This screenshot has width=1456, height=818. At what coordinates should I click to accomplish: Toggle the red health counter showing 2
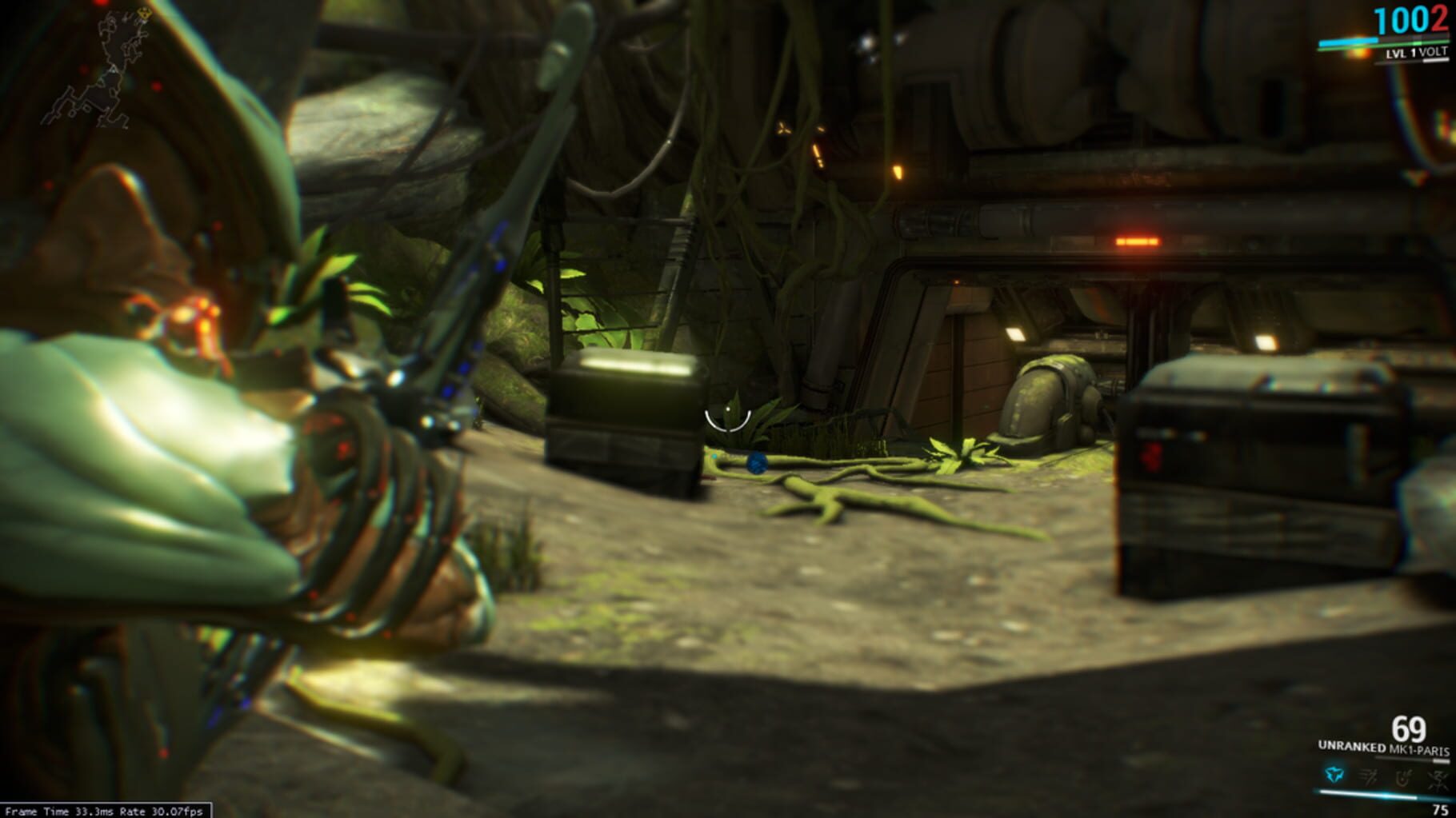coord(1442,20)
